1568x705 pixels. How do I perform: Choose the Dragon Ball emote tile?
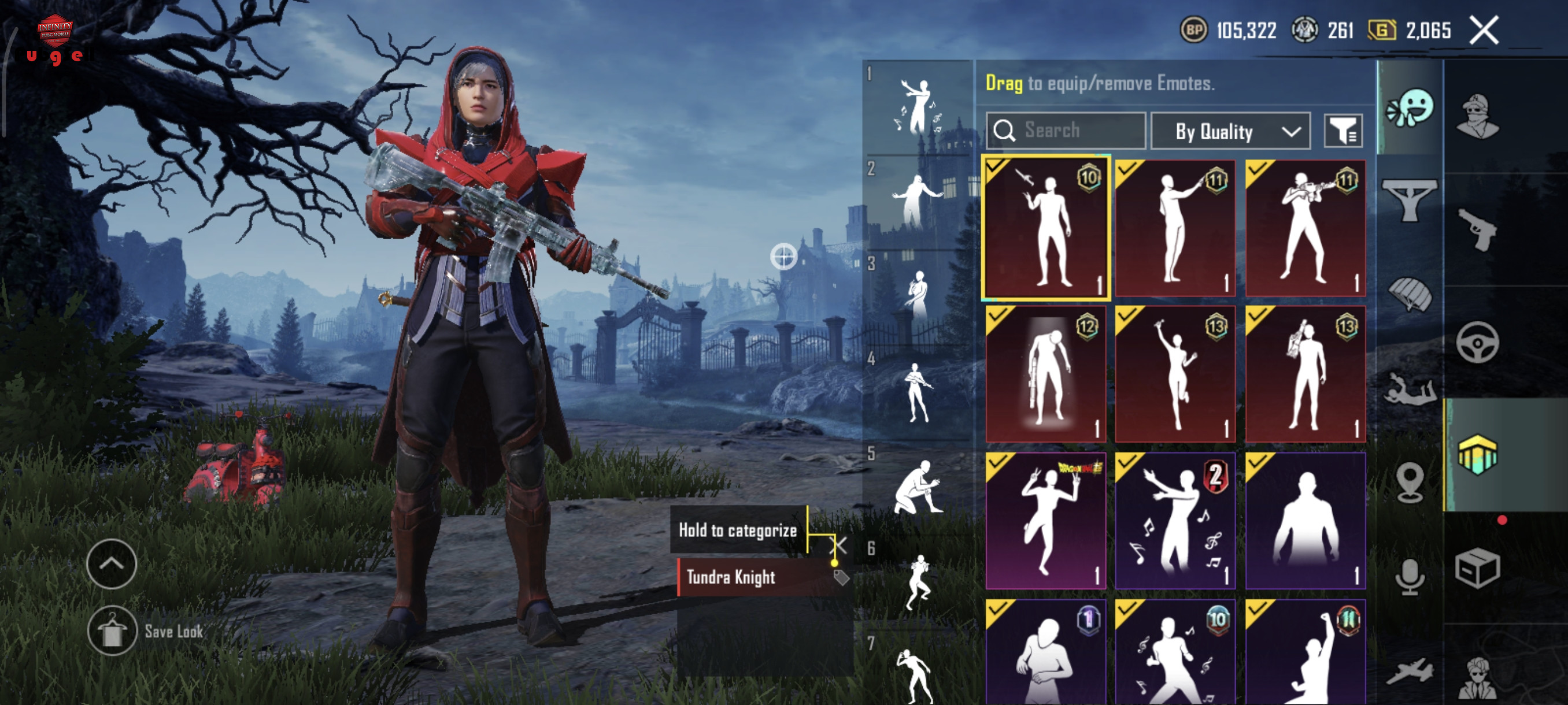coord(1046,521)
